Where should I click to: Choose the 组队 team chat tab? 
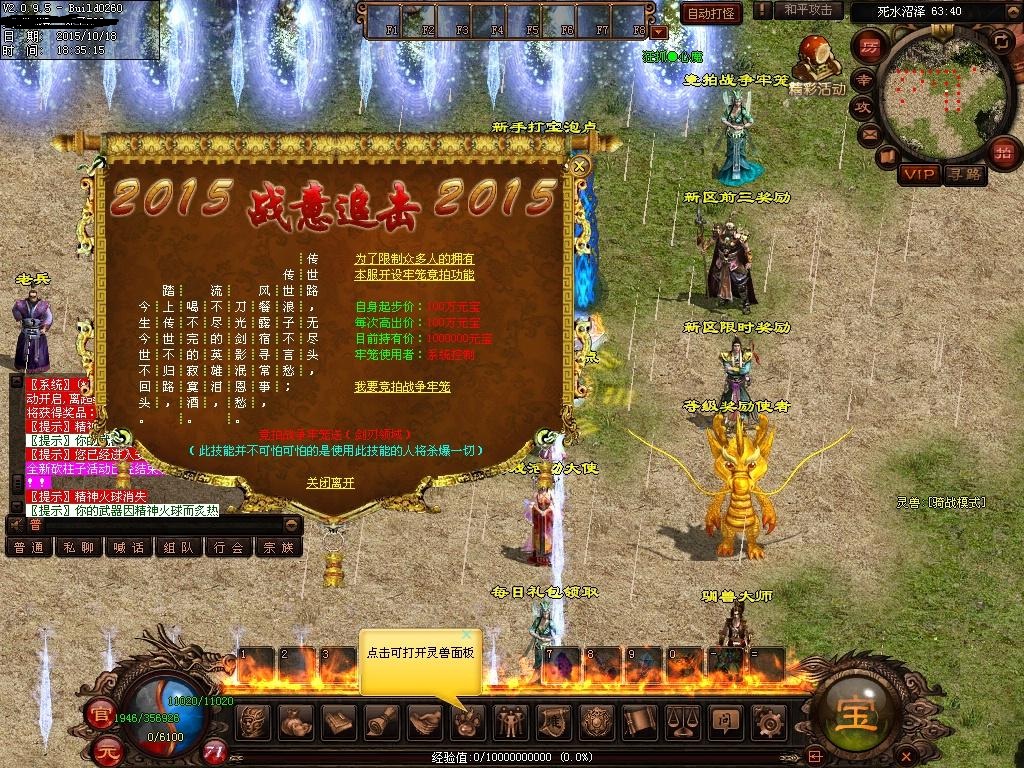pyautogui.click(x=178, y=547)
